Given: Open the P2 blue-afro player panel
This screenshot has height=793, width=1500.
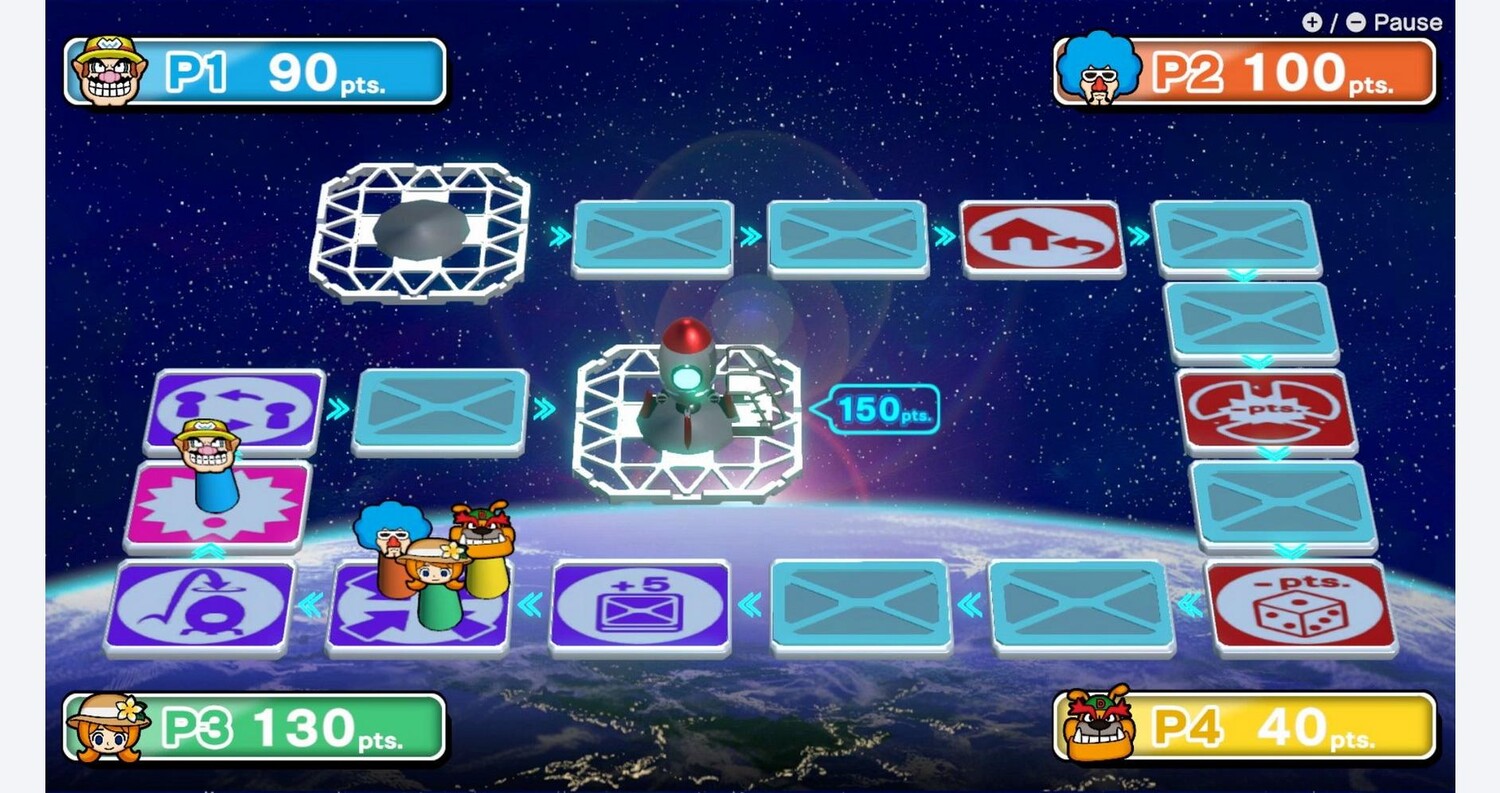Looking at the screenshot, I should point(1245,72).
